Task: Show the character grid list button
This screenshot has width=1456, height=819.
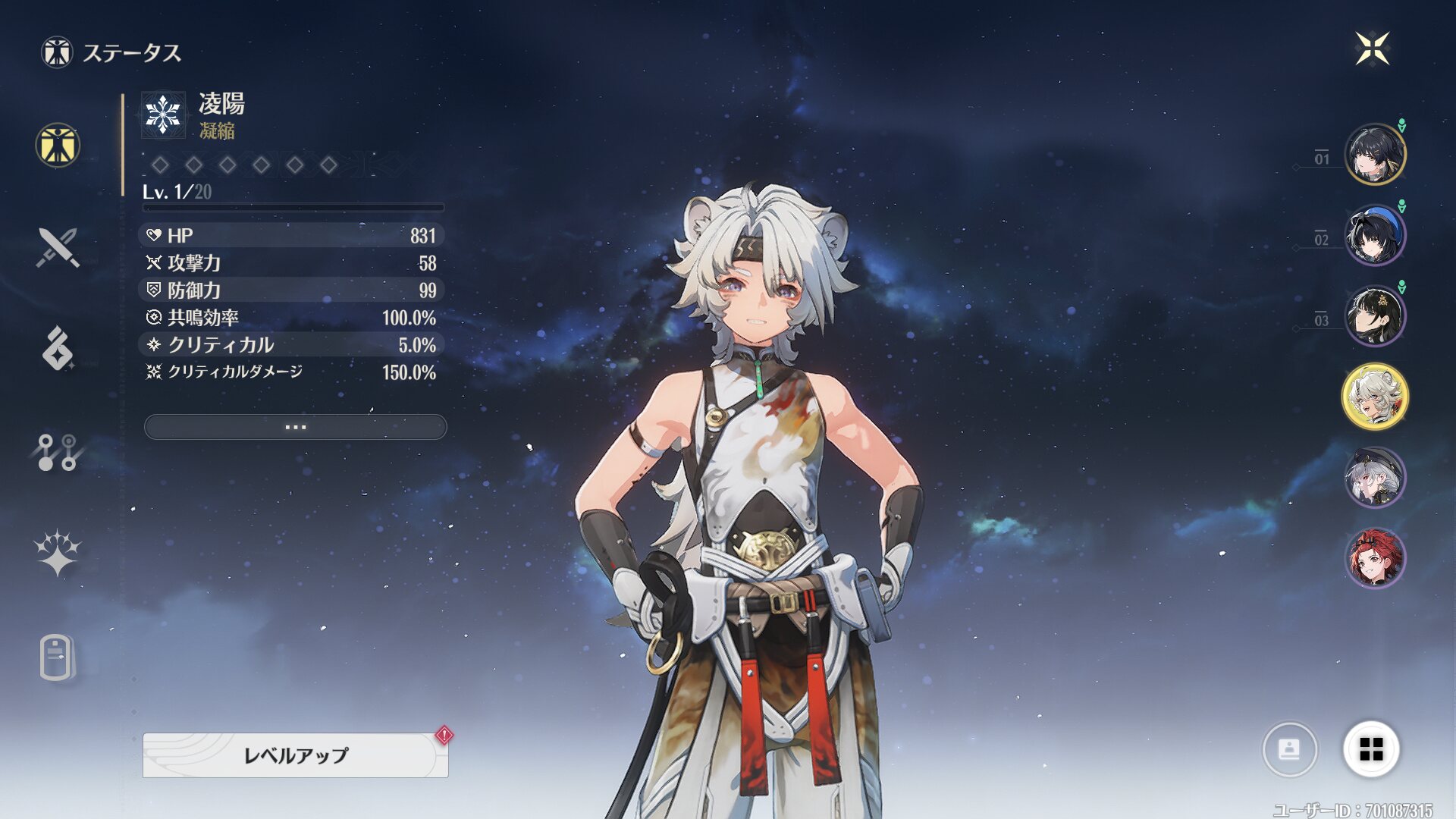Action: click(1371, 749)
